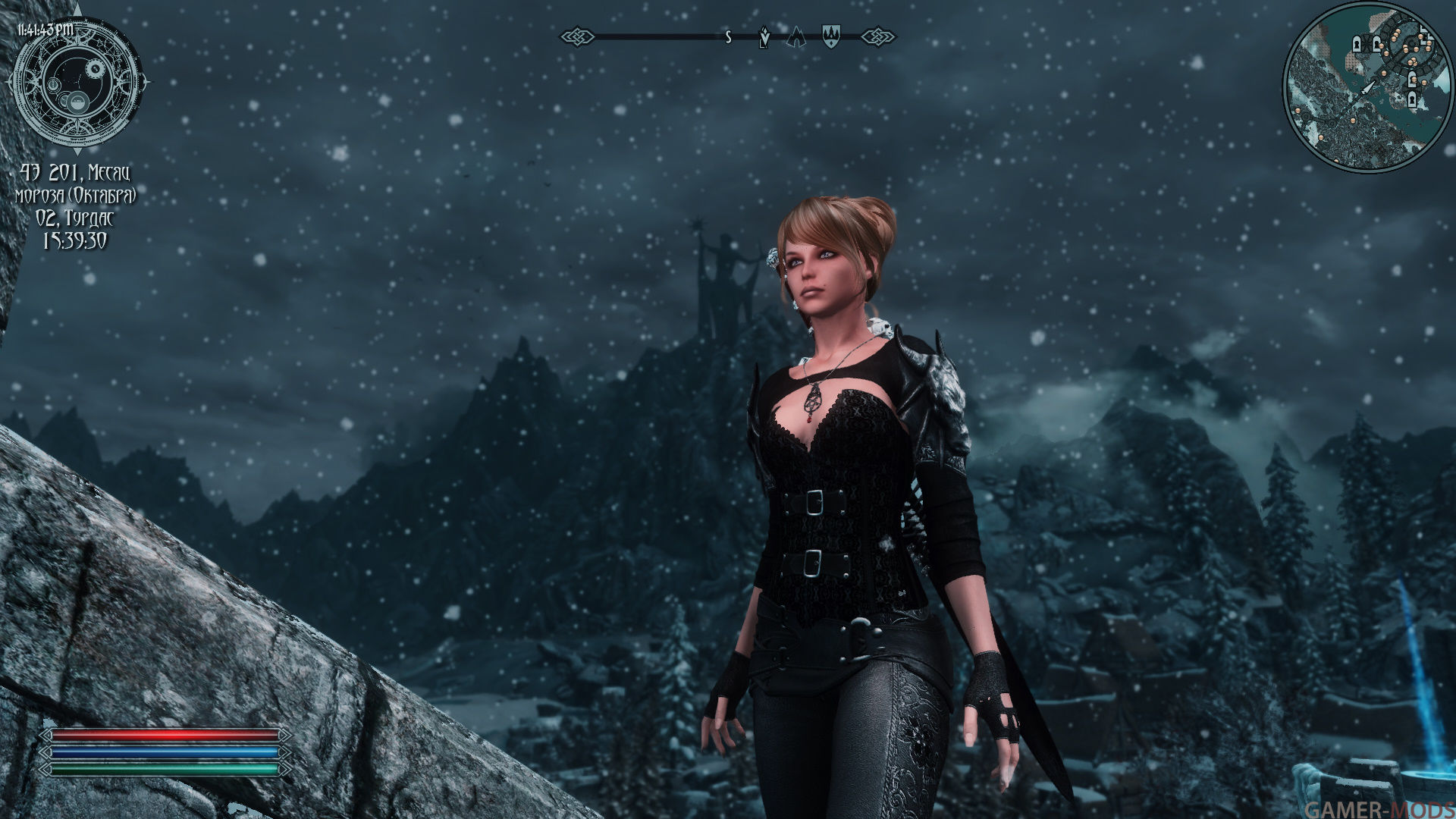Click the quest arrow marker on compass
1456x819 pixels.
(x=764, y=38)
